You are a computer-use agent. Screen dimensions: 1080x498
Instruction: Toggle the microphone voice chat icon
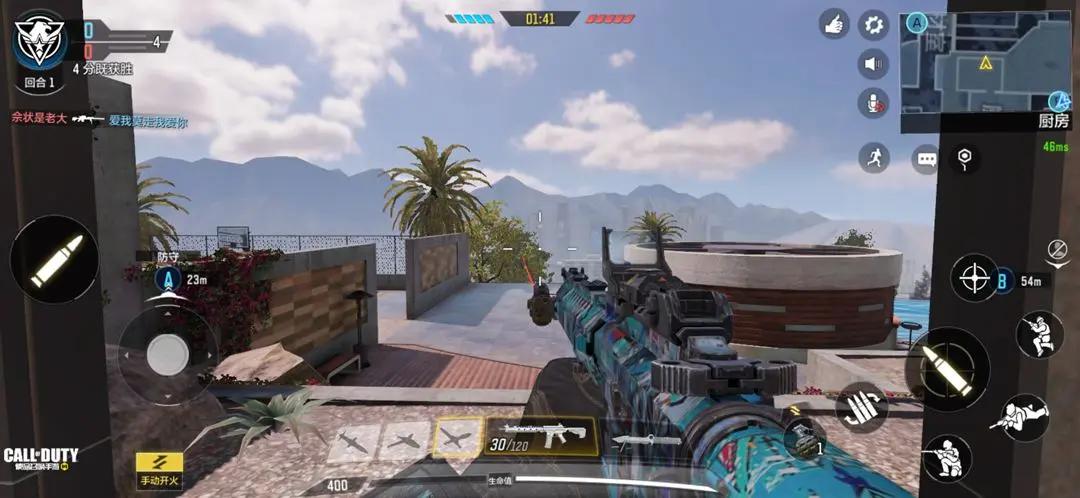coord(873,102)
